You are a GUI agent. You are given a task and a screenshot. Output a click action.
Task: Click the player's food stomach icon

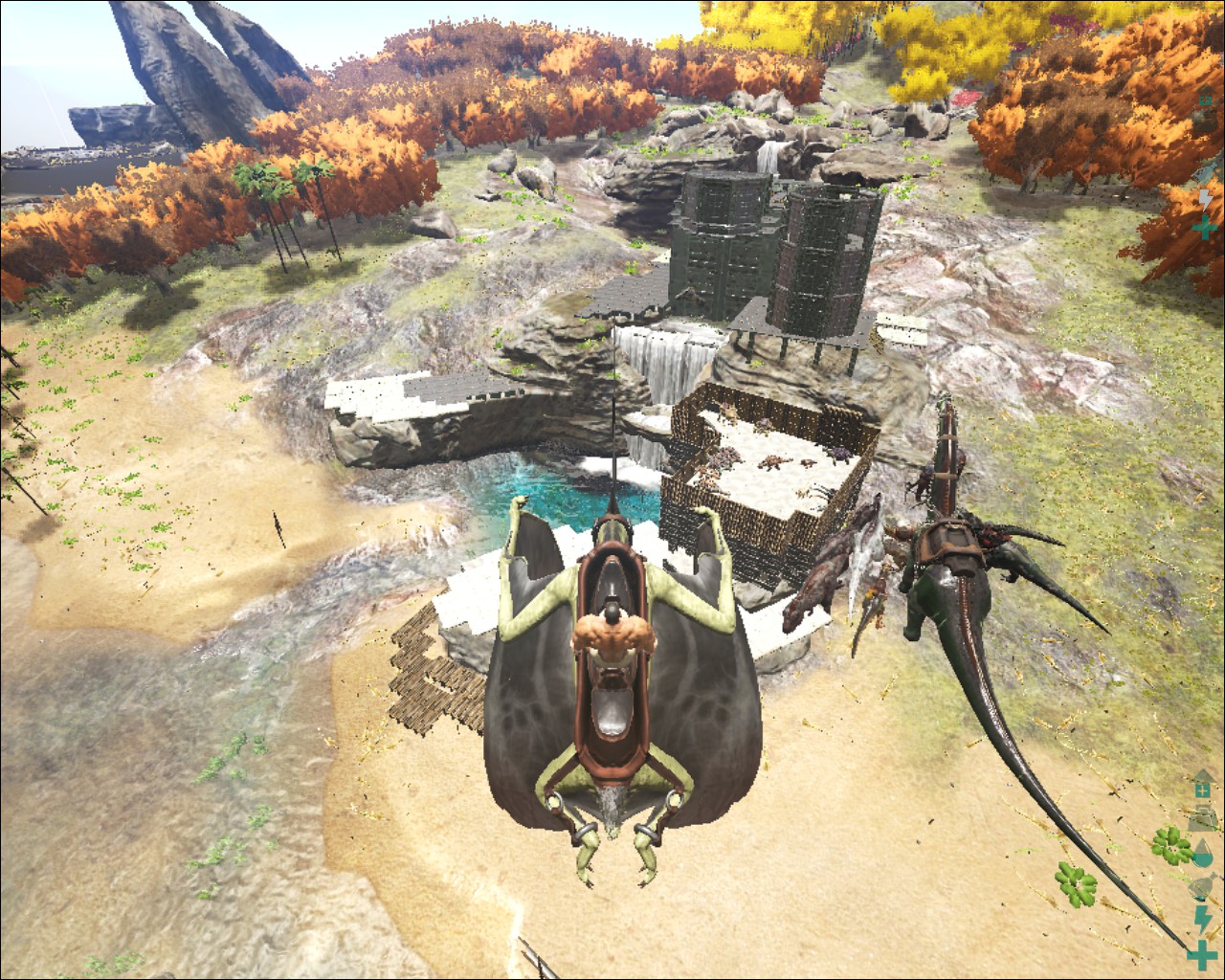coord(1202,887)
